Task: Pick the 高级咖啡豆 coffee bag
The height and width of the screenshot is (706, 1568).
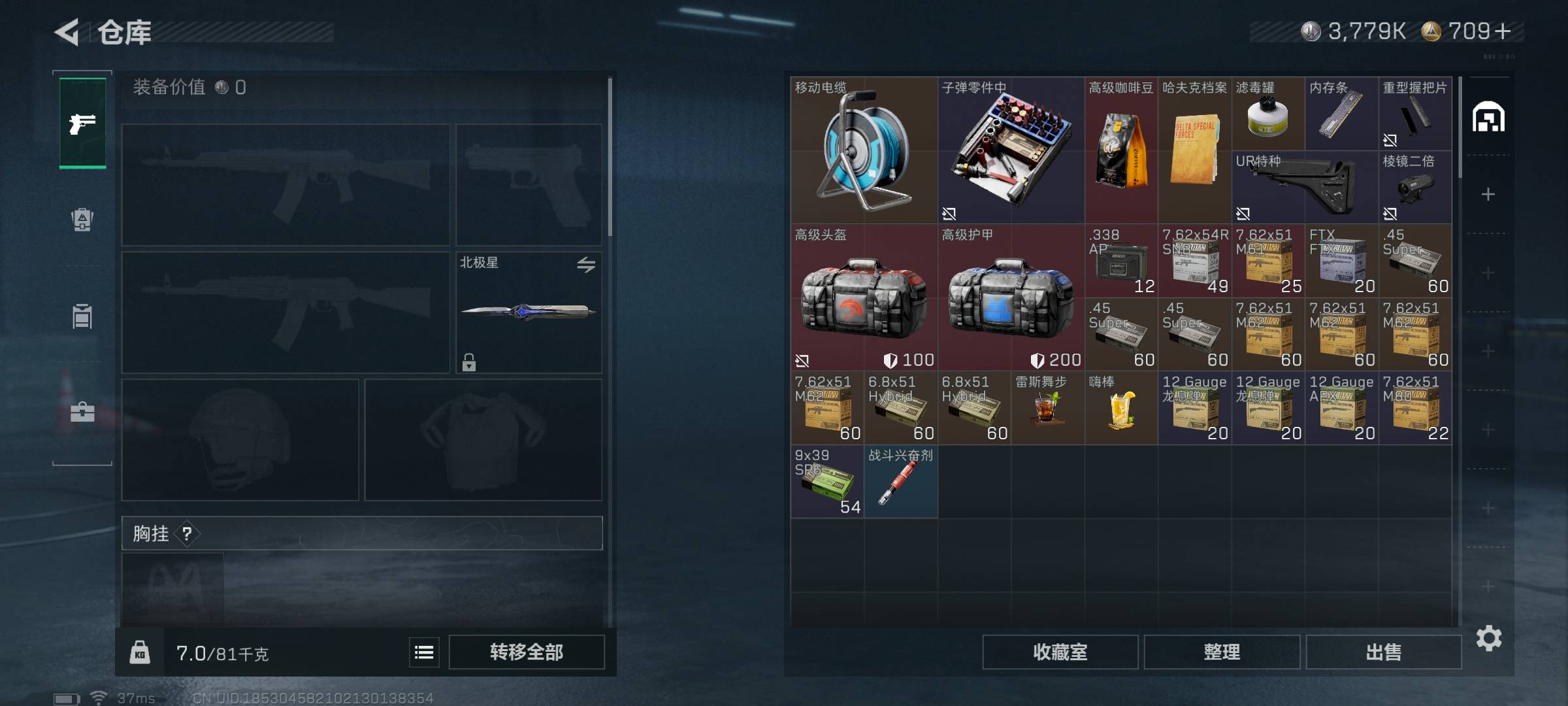Action: coord(1120,152)
